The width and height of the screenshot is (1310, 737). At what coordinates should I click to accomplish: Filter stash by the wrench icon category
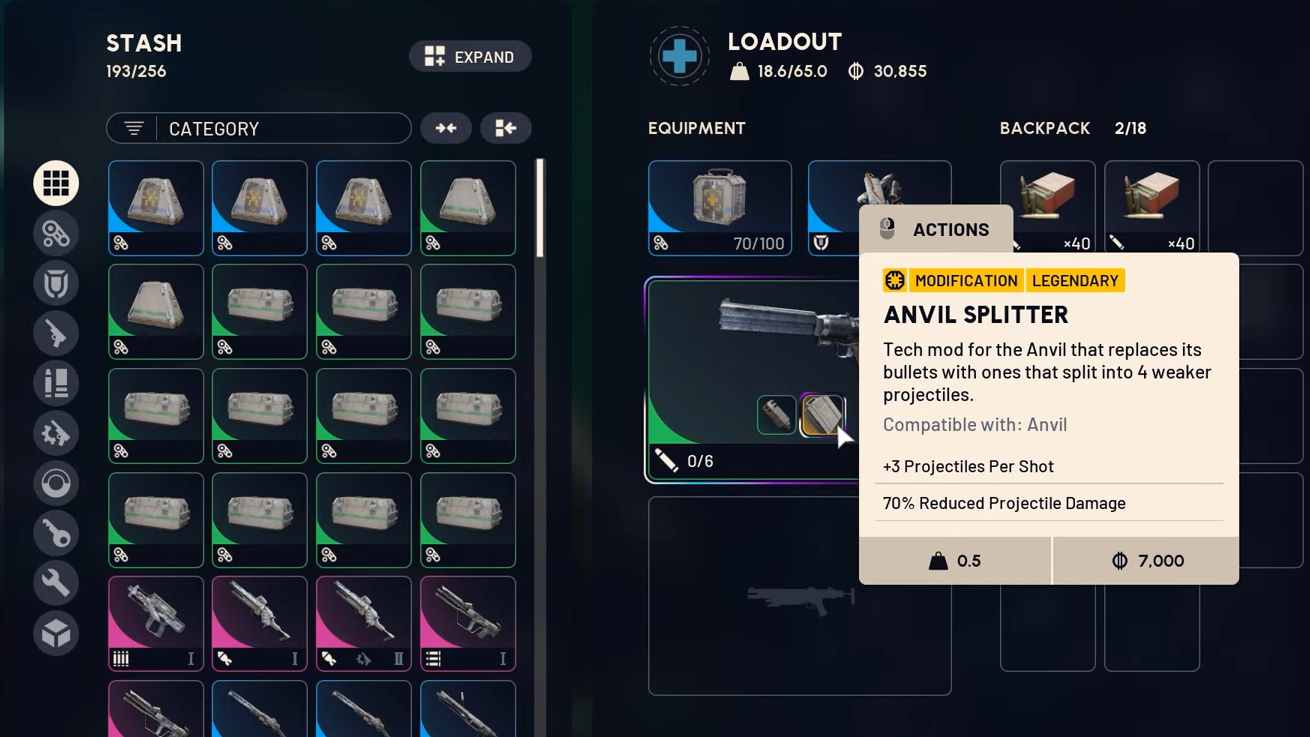pyautogui.click(x=56, y=583)
